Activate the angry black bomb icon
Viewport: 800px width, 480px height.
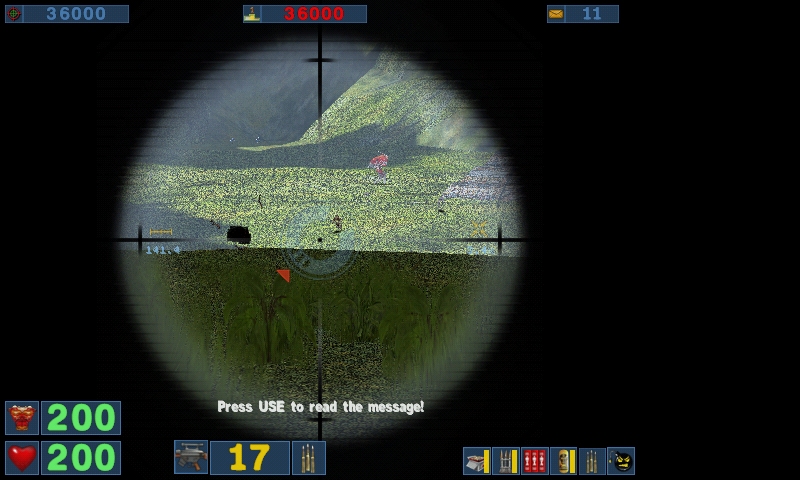point(621,461)
